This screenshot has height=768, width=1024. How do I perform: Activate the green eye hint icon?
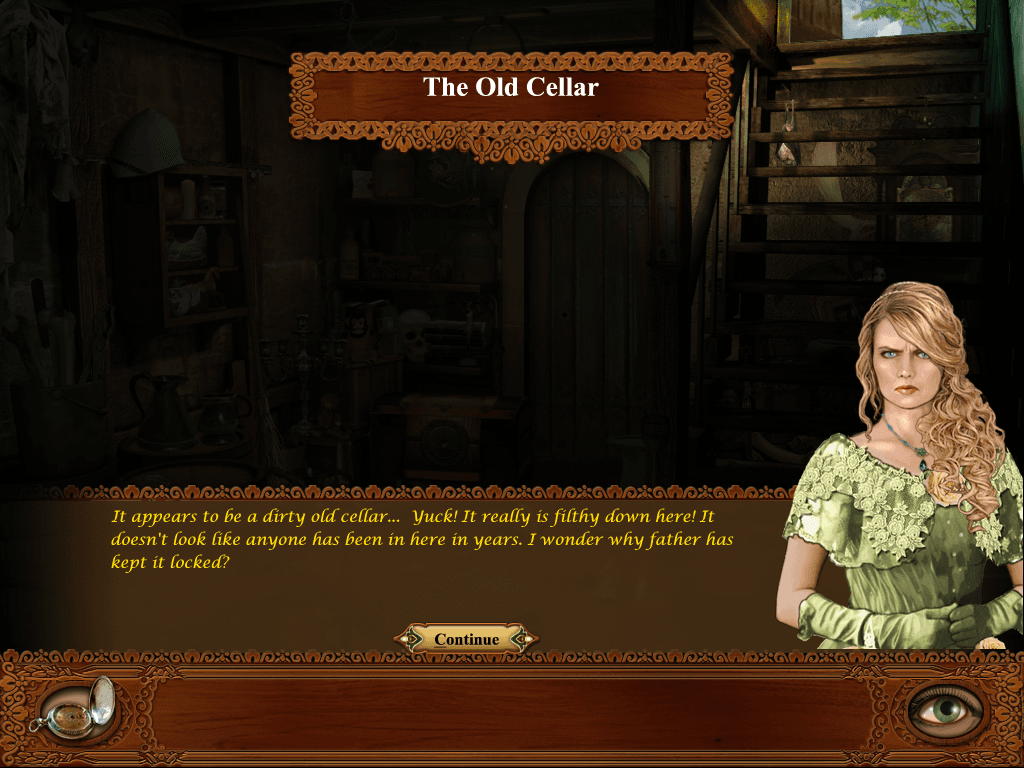pyautogui.click(x=945, y=709)
